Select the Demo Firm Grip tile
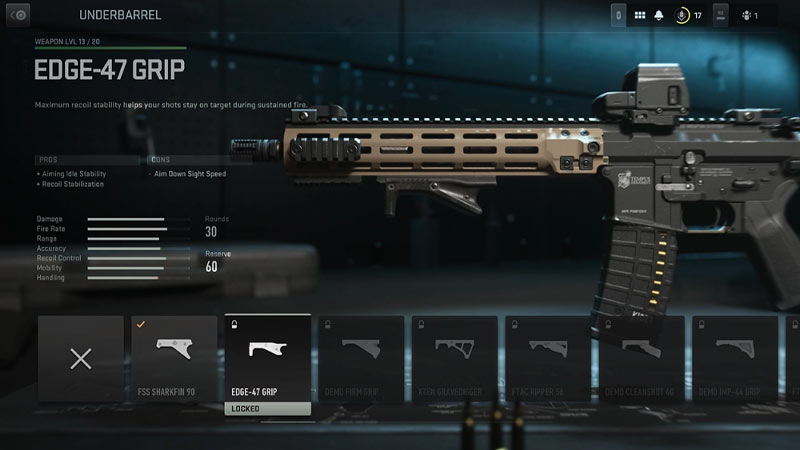The height and width of the screenshot is (450, 800). coord(361,358)
